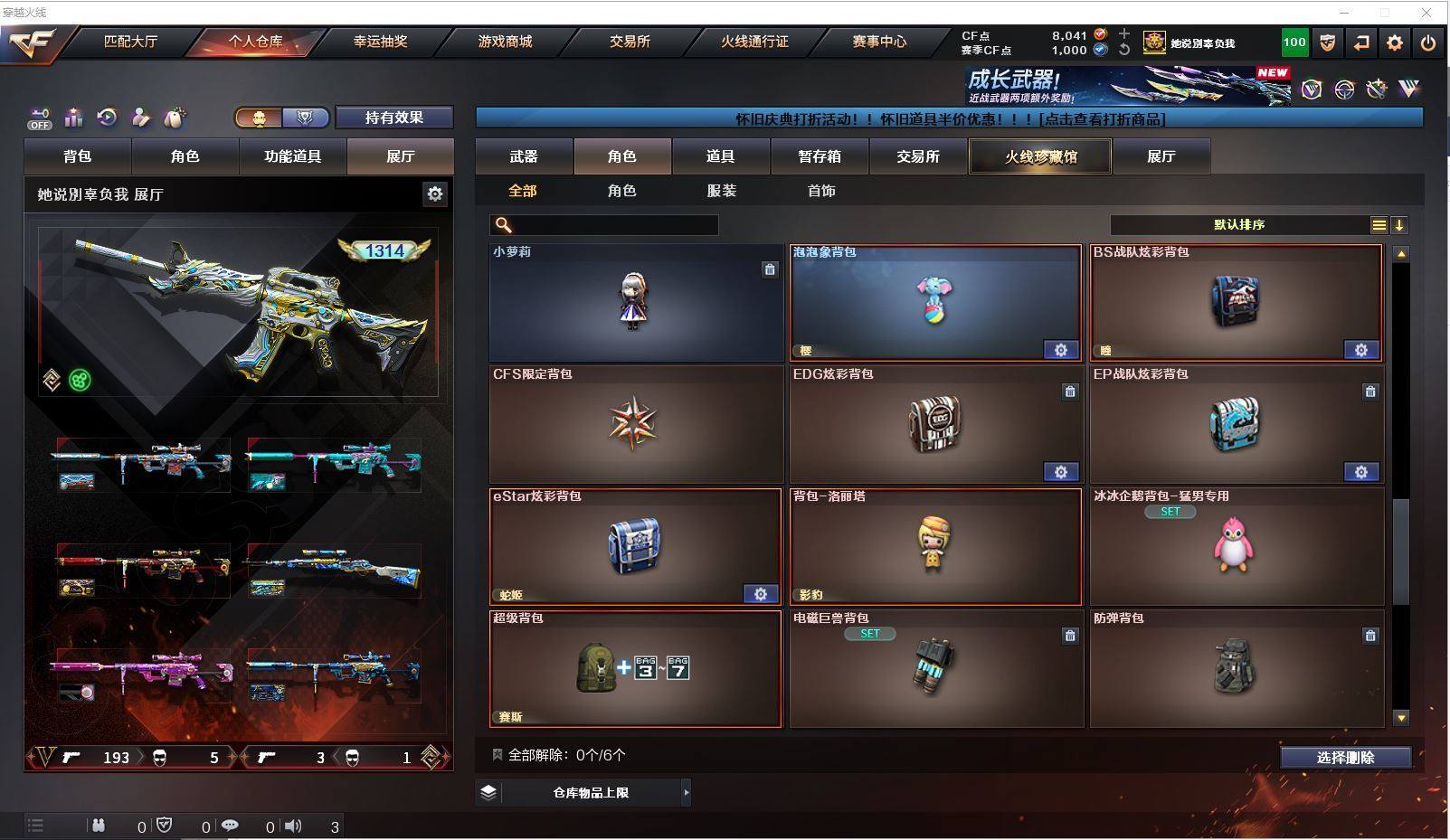Choose the 冰冰企鹅背包 penguin backpack item
1450x840 pixels.
1236,546
